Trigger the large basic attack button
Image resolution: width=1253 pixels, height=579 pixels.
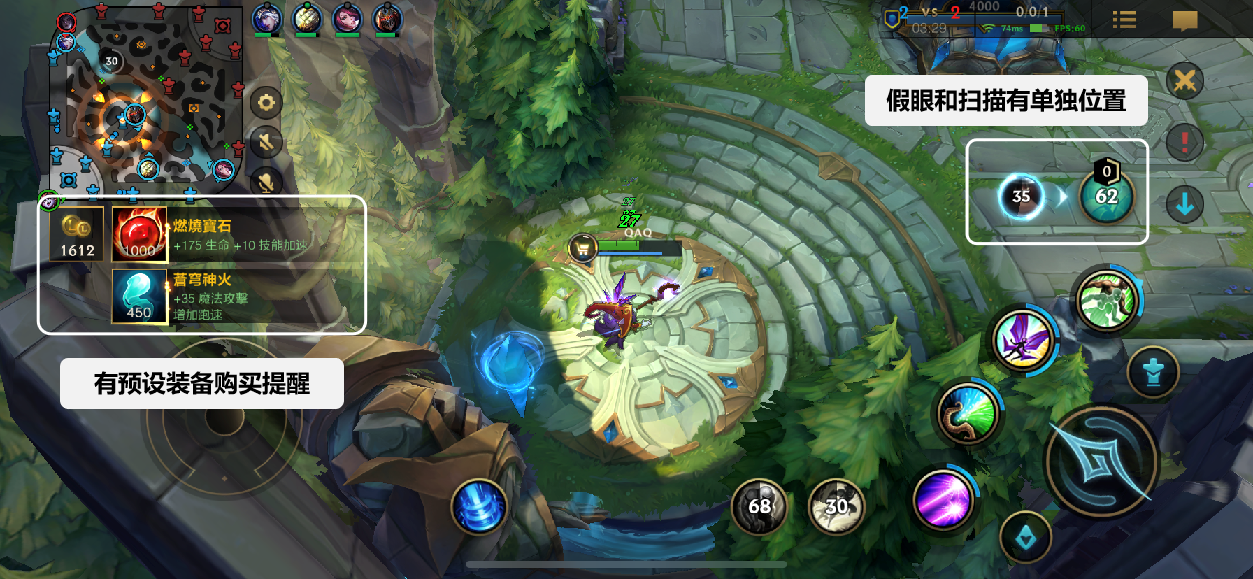(1101, 460)
